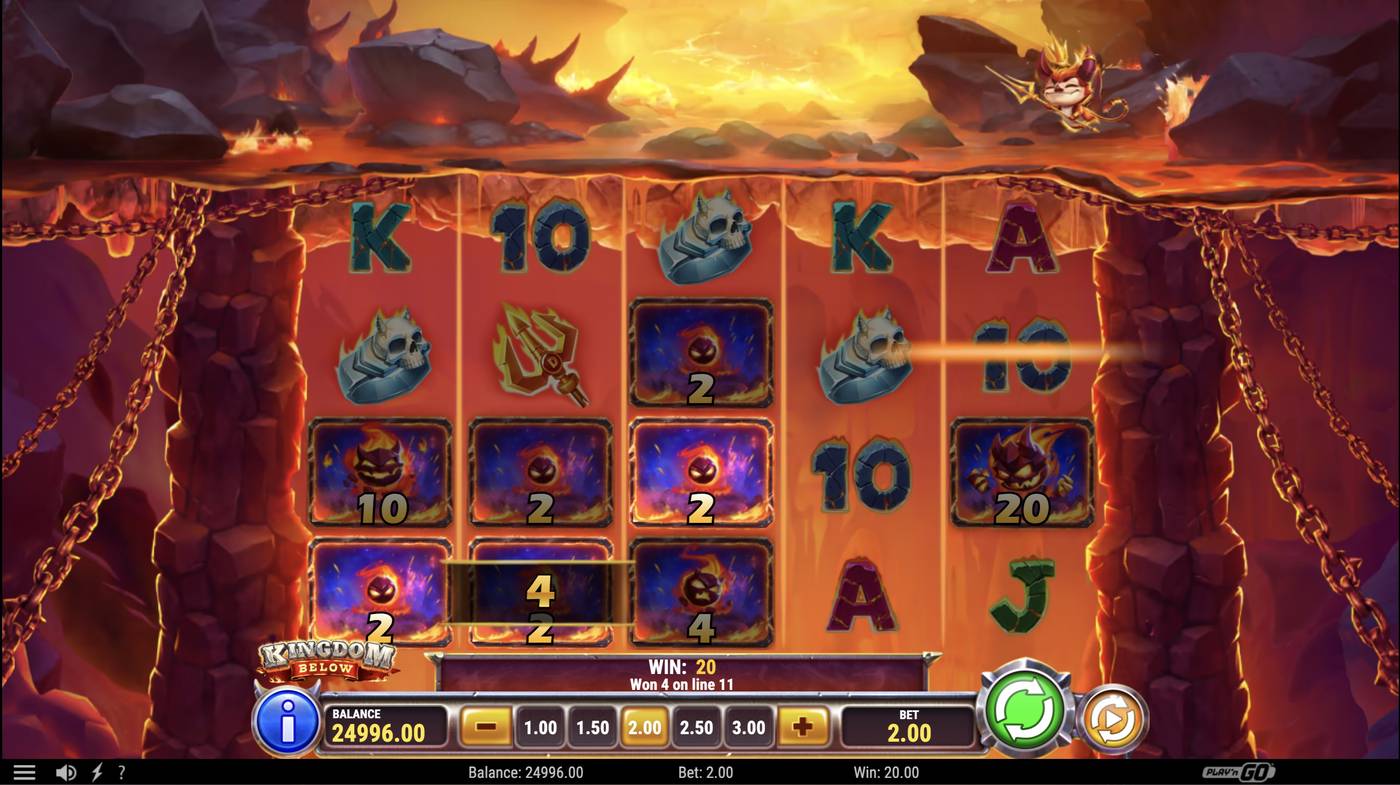Open help with the question mark icon

click(120, 771)
